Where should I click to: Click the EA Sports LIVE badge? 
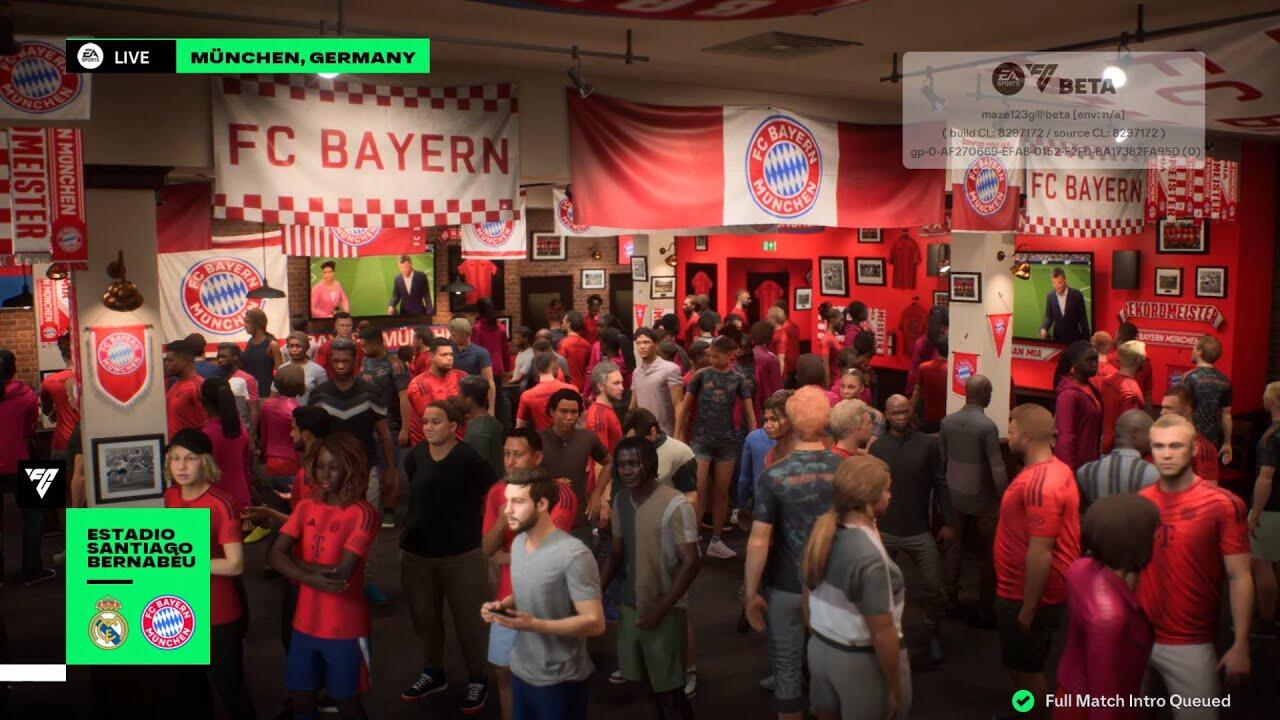[x=120, y=57]
